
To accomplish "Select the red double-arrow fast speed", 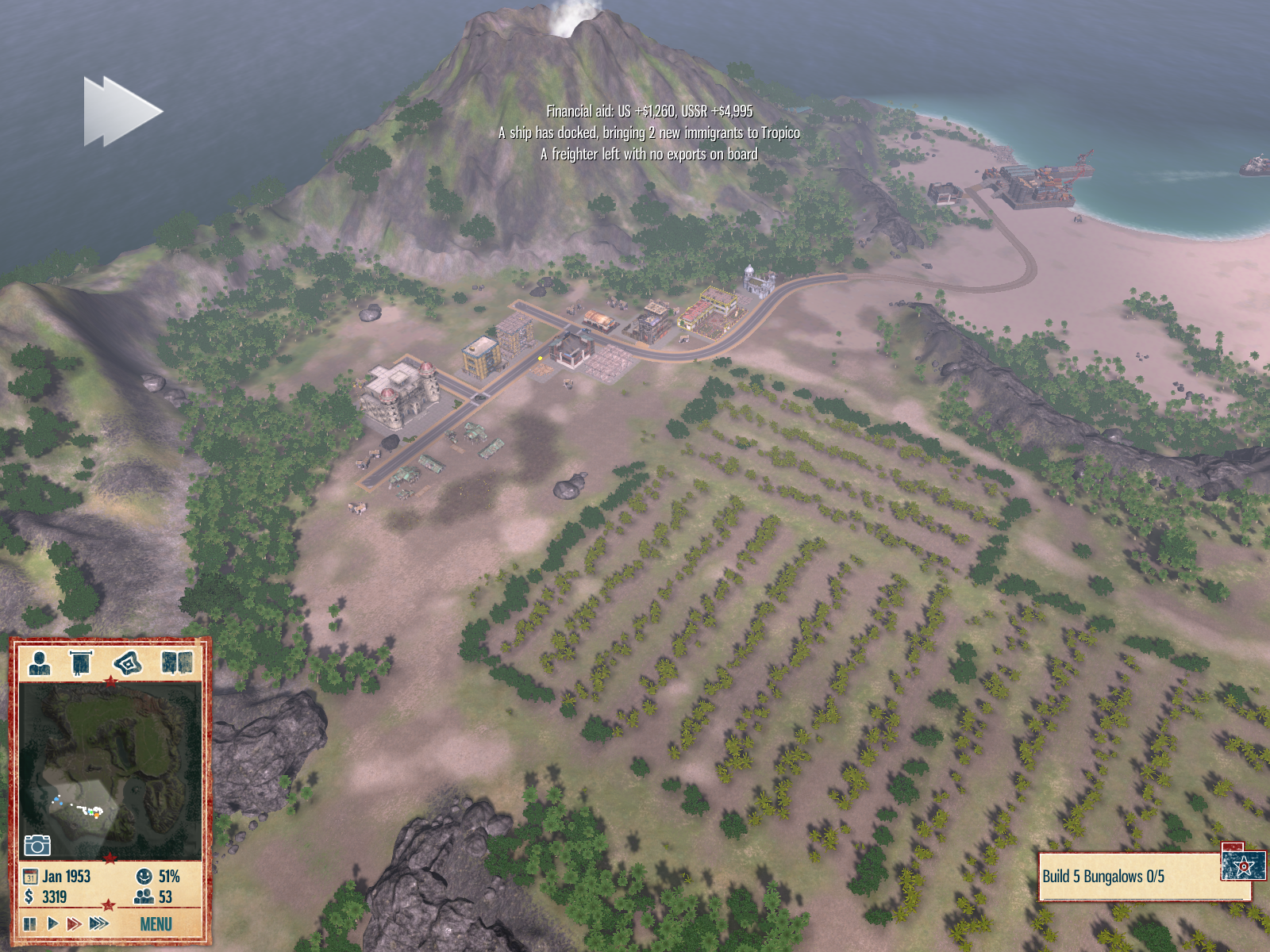I will pyautogui.click(x=74, y=923).
